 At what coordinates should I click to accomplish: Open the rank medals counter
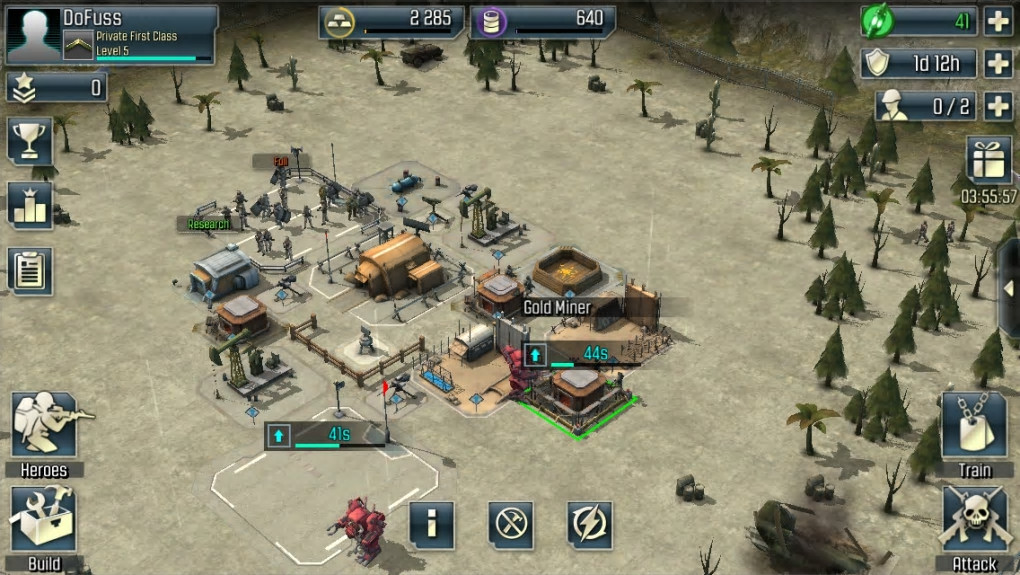(56, 88)
